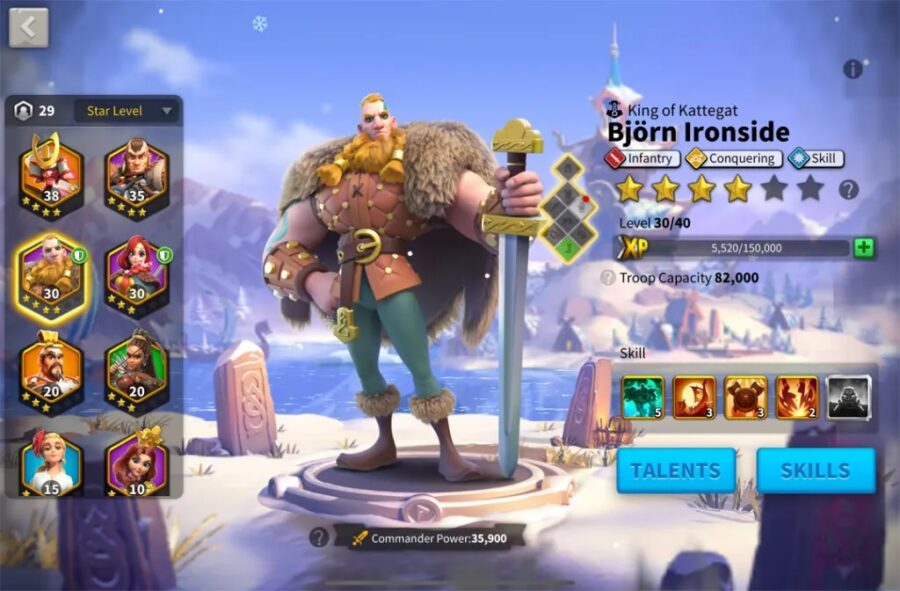Screen dimensions: 900x591
Task: Inspect the locked greyed-out fifth skill
Action: [x=849, y=397]
